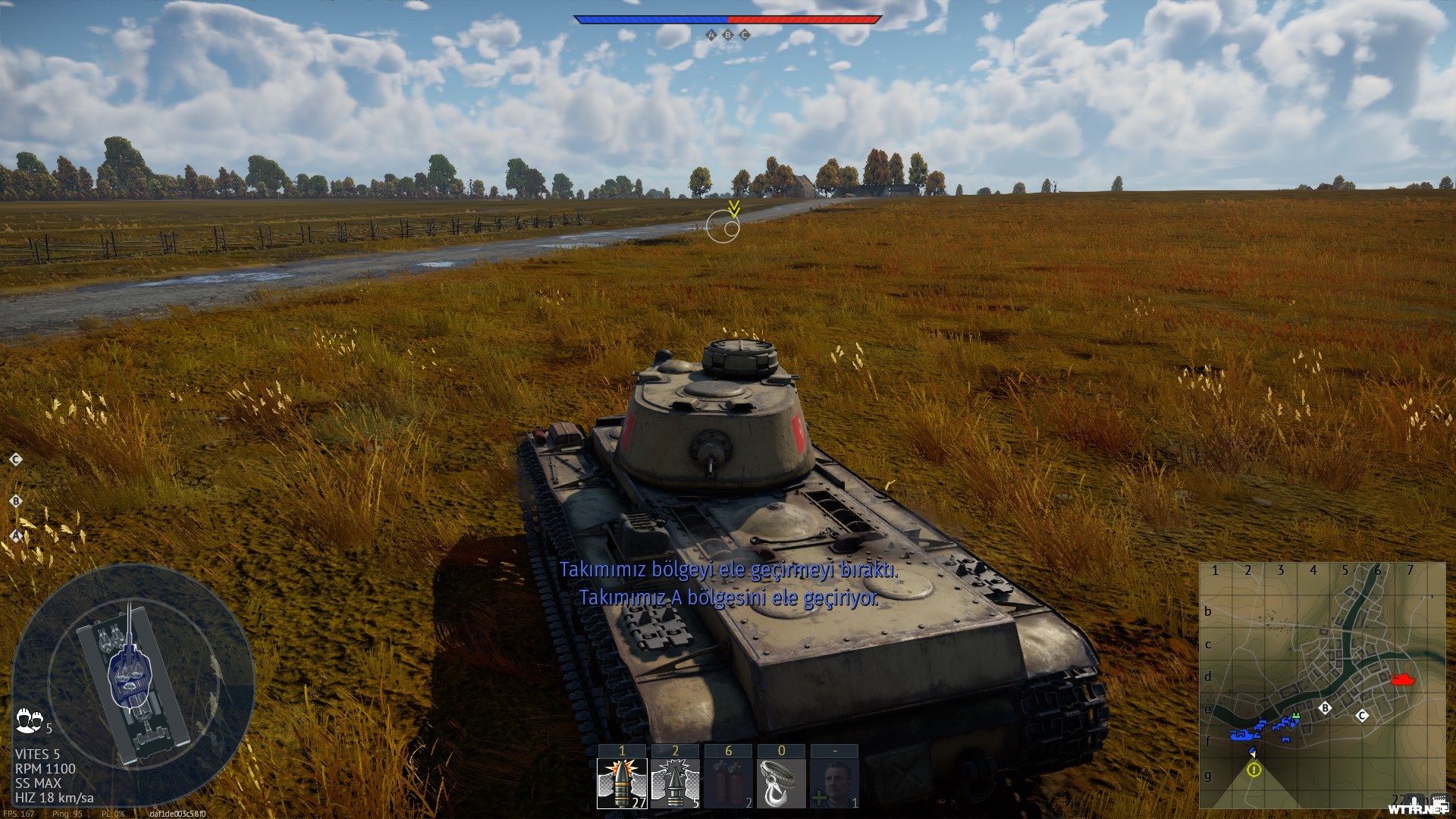Click the crew count icon

tap(29, 720)
